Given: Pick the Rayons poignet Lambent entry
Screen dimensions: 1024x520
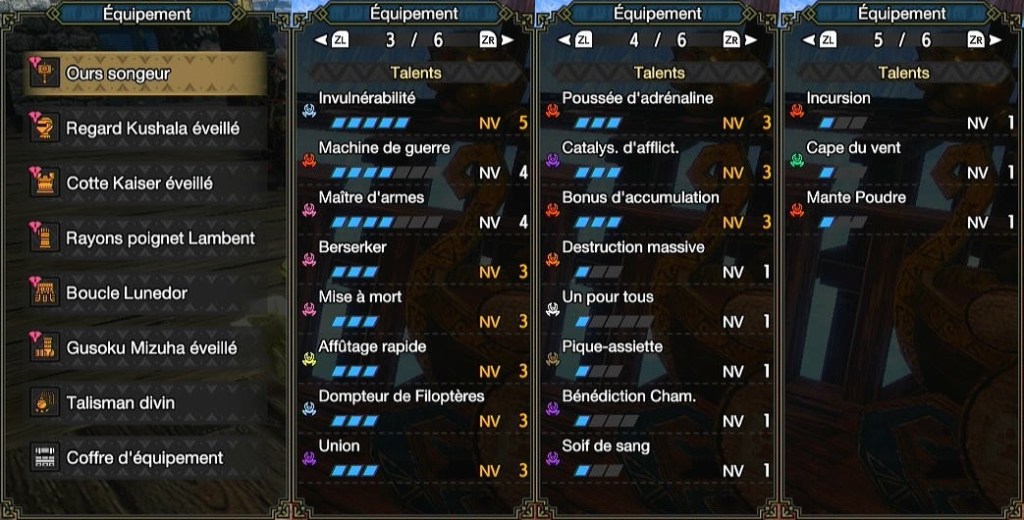Looking at the screenshot, I should [x=145, y=239].
